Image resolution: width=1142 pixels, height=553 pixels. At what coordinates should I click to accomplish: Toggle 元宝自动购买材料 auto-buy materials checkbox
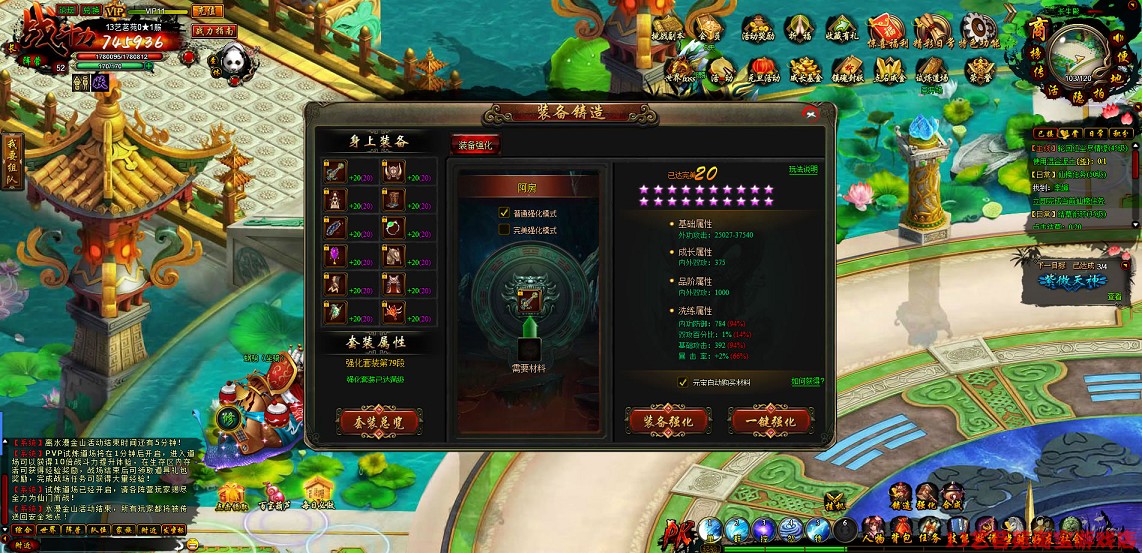tap(683, 382)
